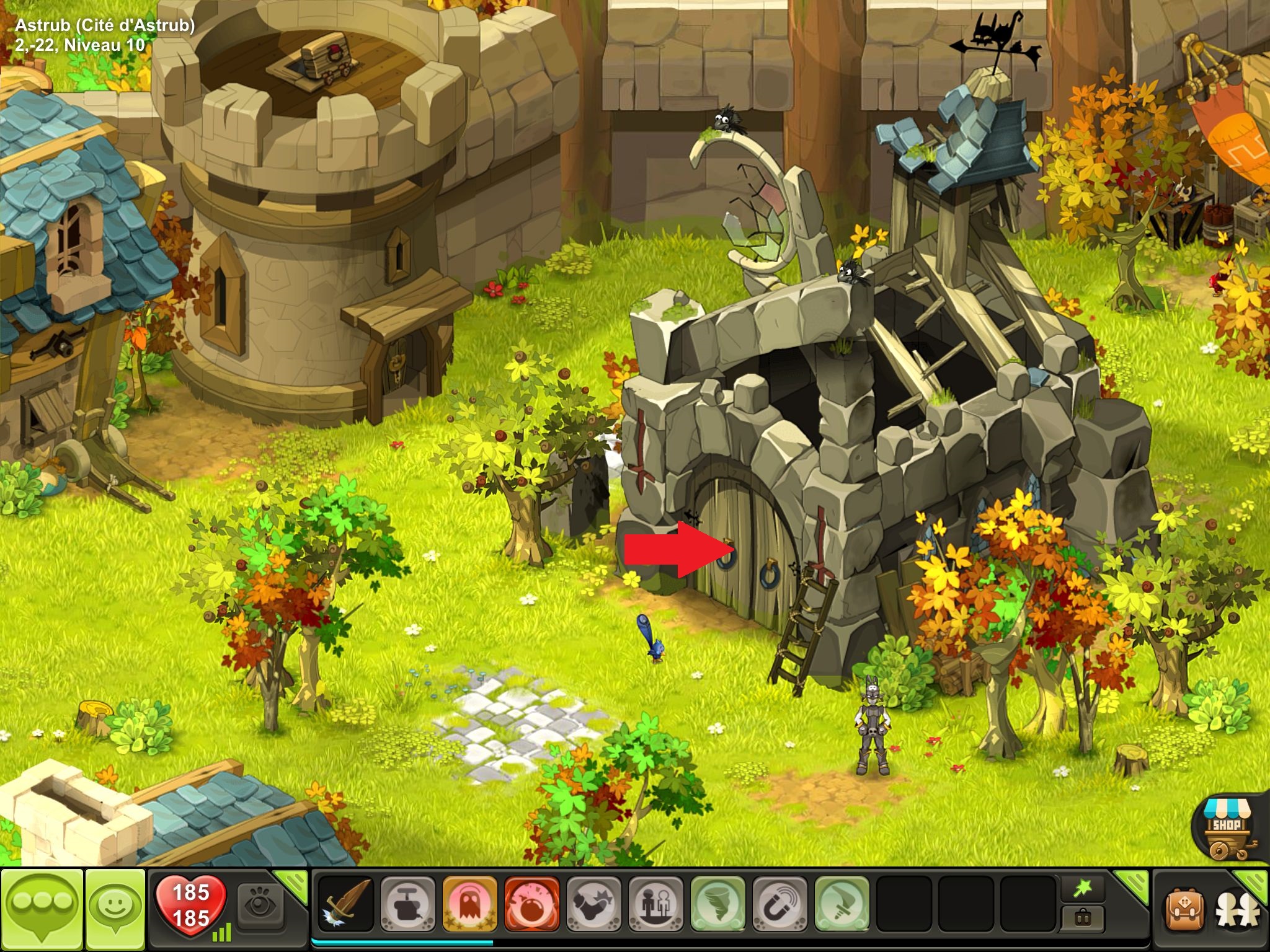Switch hotbar to items bag tab
This screenshot has width=1270, height=952.
[x=1083, y=917]
